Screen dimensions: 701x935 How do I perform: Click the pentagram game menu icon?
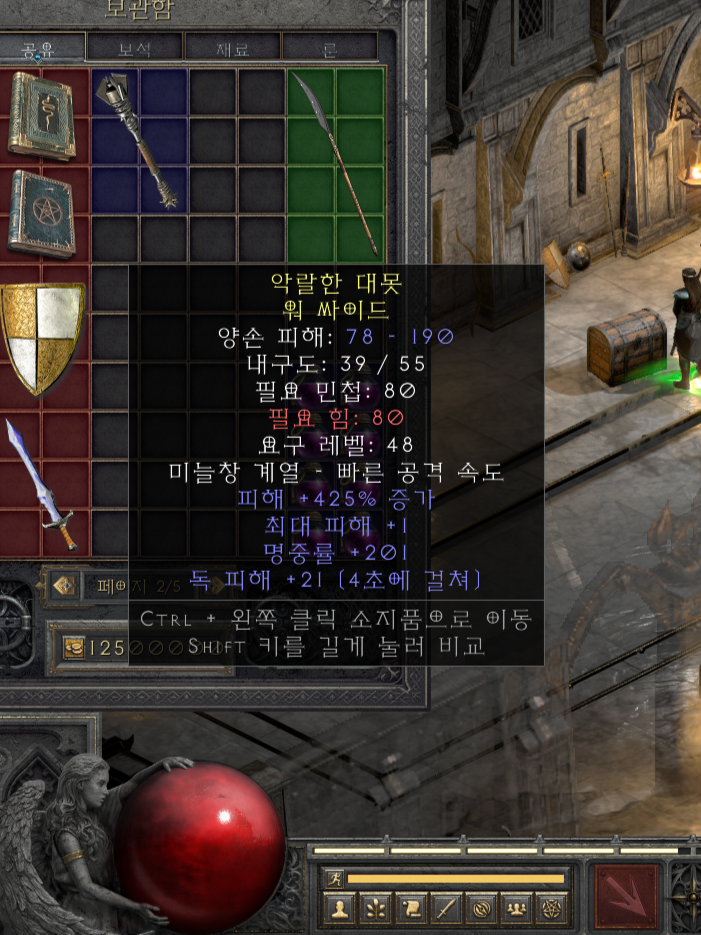pyautogui.click(x=551, y=910)
